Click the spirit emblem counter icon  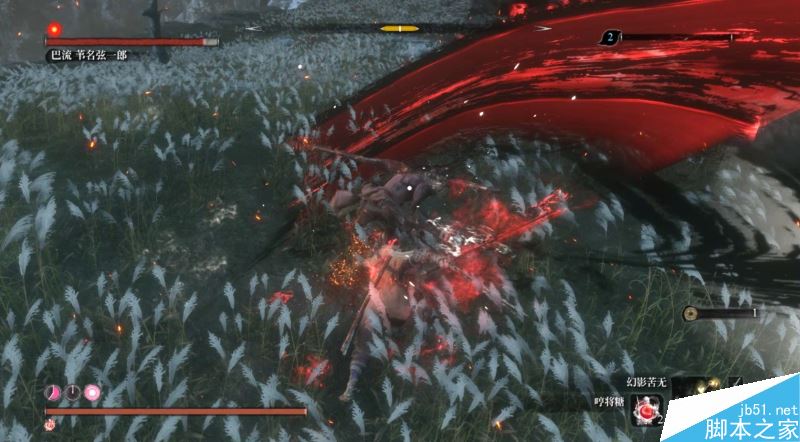(609, 37)
